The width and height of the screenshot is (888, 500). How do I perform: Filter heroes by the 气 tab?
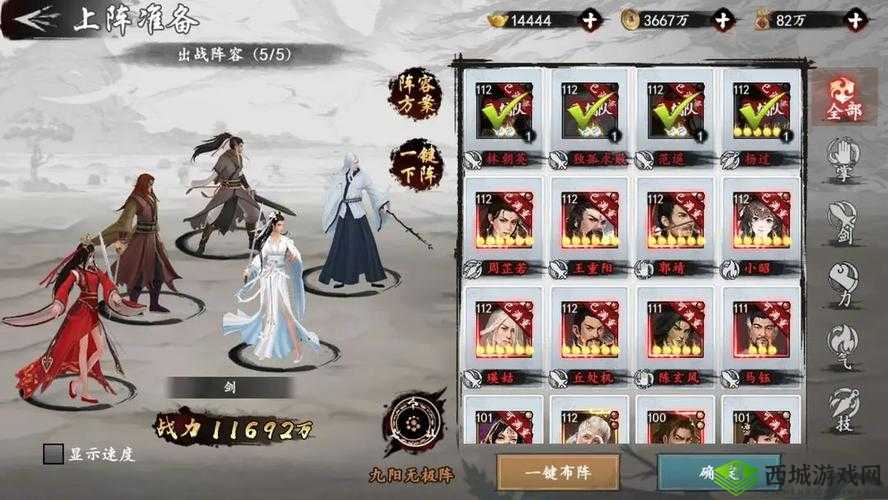tap(844, 342)
